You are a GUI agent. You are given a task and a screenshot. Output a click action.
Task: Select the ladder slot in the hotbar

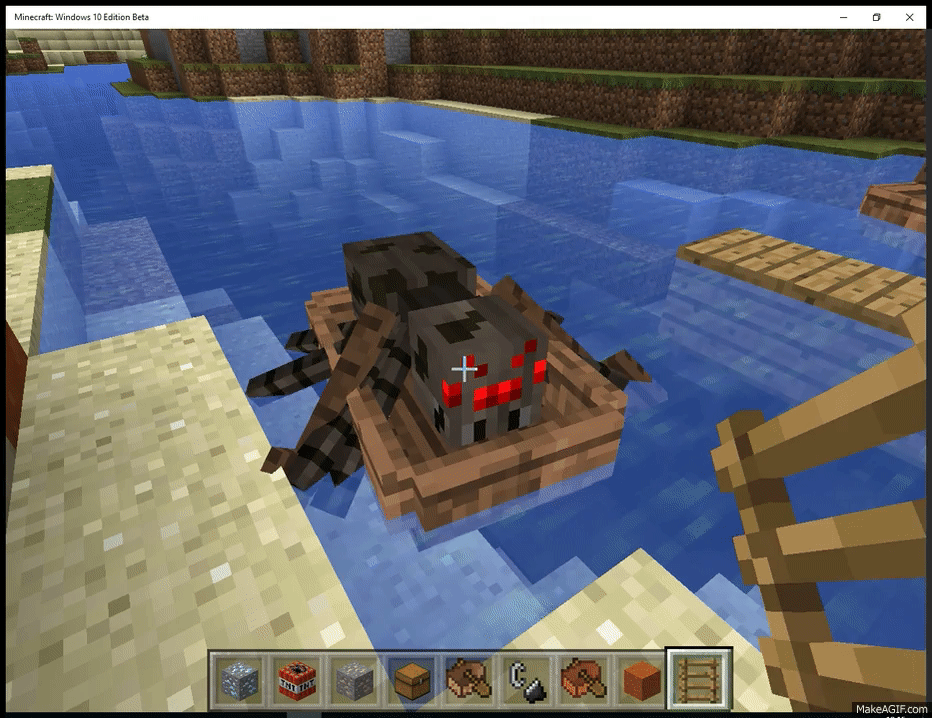point(700,680)
